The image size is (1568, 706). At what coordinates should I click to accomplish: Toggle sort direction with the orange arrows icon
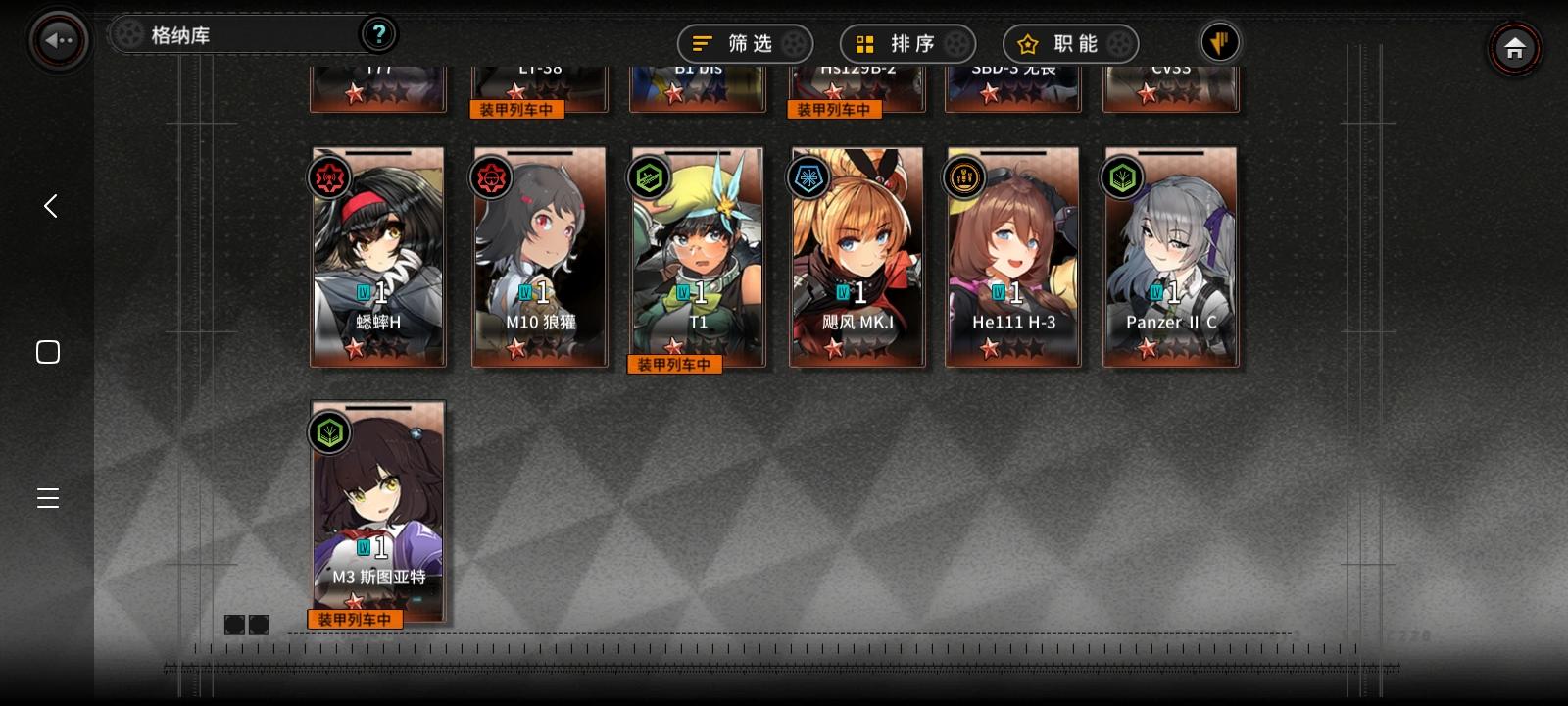[x=1219, y=42]
